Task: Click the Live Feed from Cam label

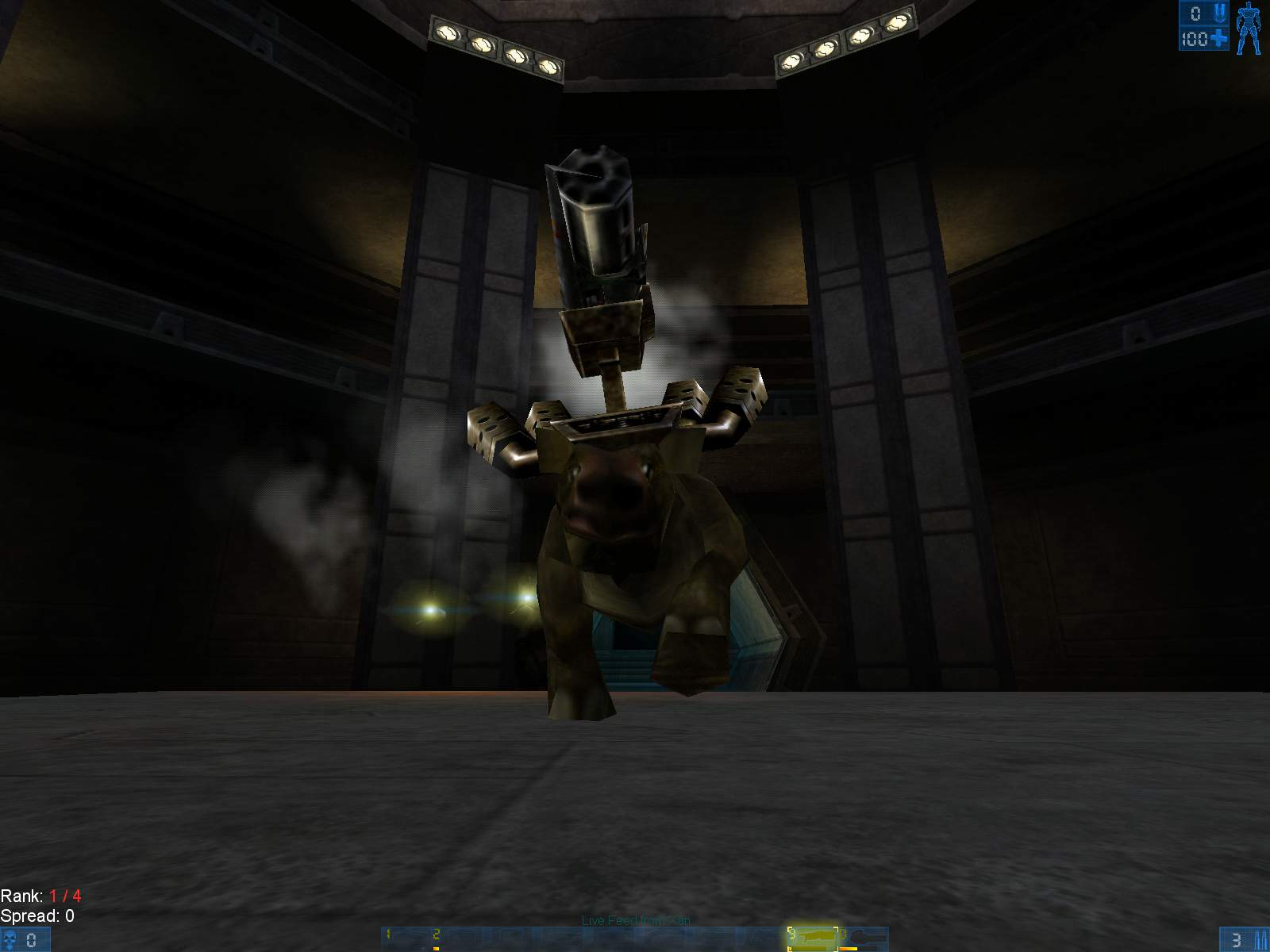Action: [635, 922]
